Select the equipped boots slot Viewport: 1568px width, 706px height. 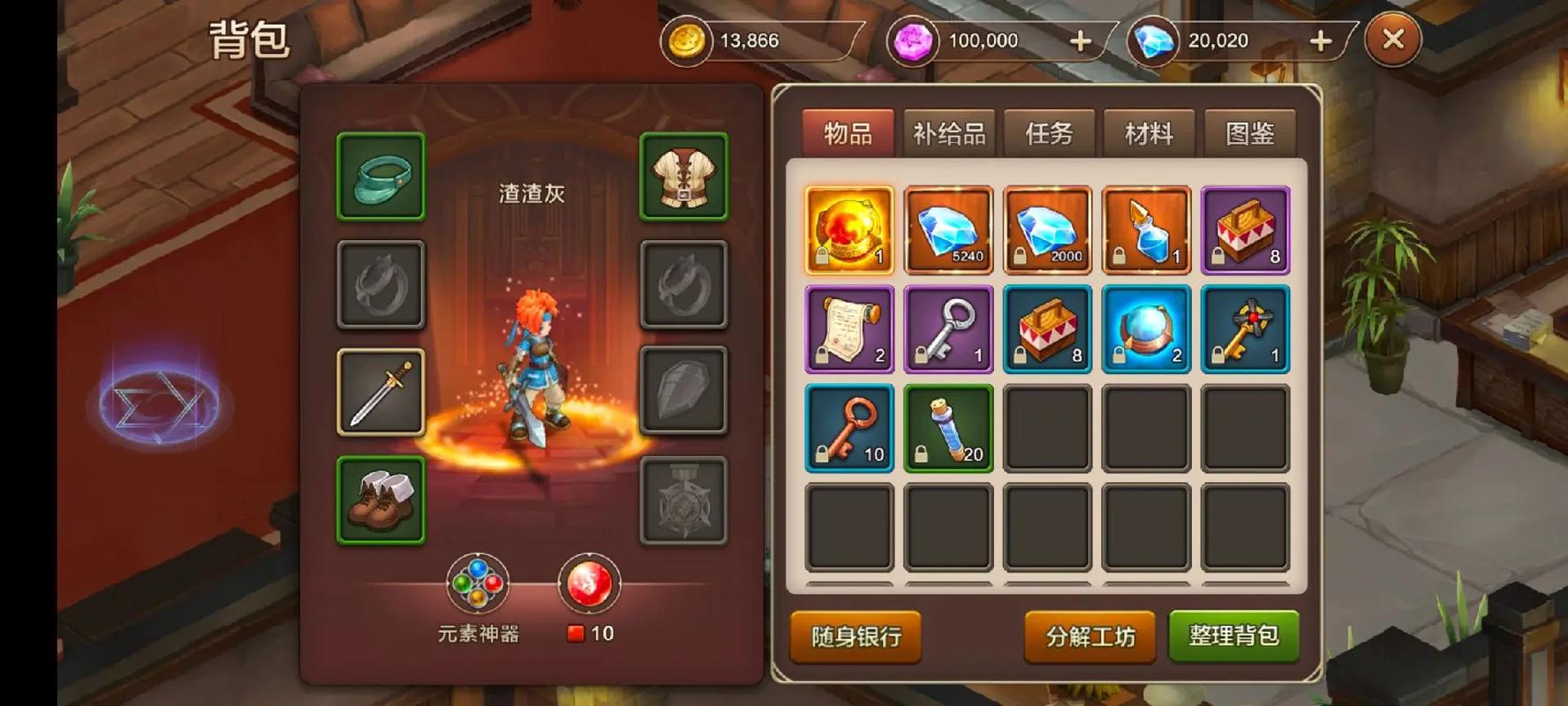(x=381, y=499)
